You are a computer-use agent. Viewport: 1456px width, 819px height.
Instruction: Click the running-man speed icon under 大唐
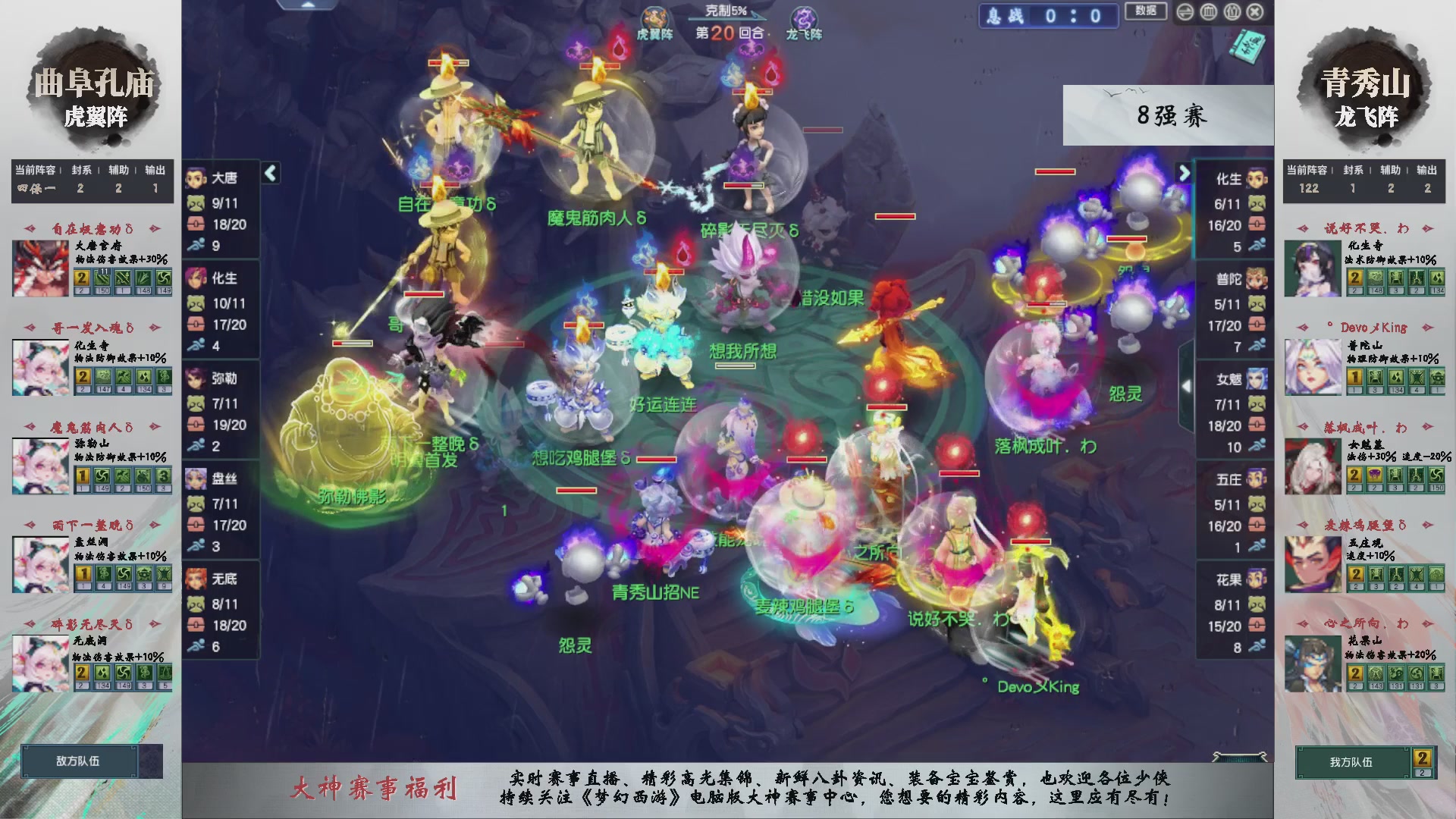(x=196, y=245)
